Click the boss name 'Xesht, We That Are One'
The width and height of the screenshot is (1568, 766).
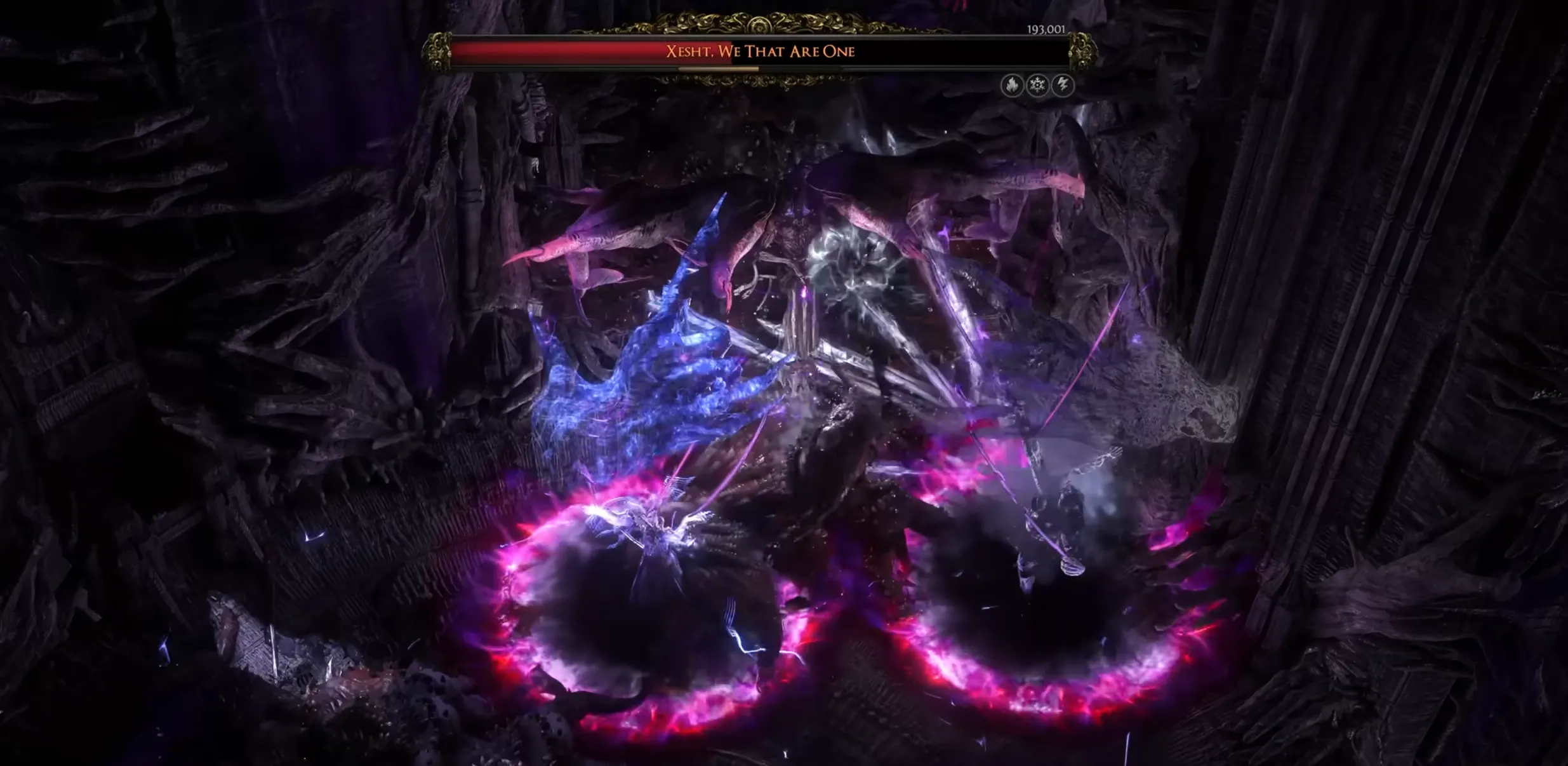760,51
